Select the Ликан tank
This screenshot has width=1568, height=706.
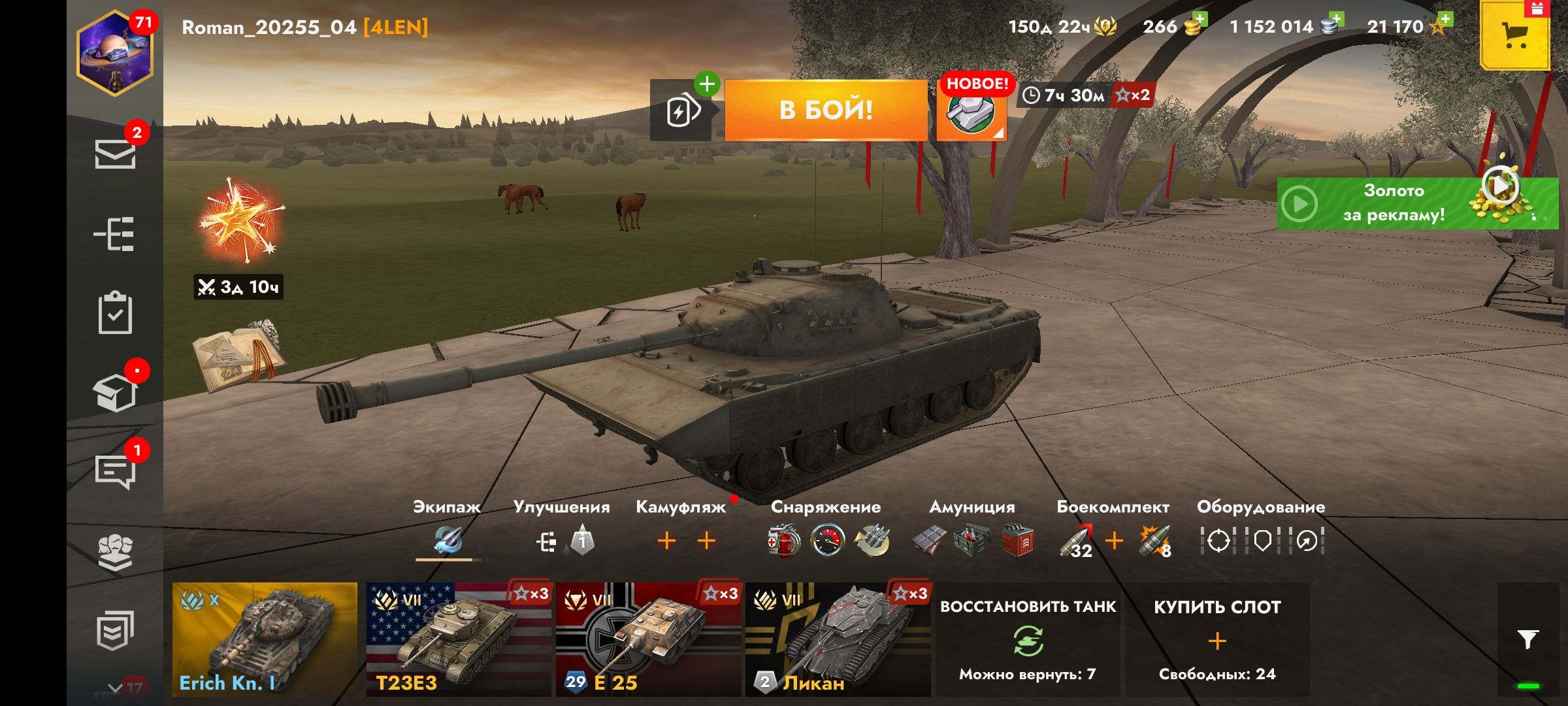pos(838,639)
